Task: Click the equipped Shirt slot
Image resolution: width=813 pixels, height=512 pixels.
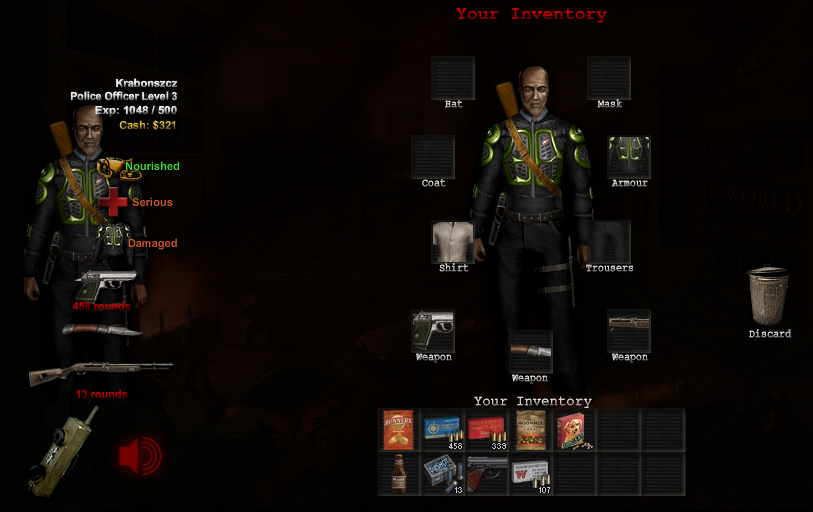Action: click(453, 242)
